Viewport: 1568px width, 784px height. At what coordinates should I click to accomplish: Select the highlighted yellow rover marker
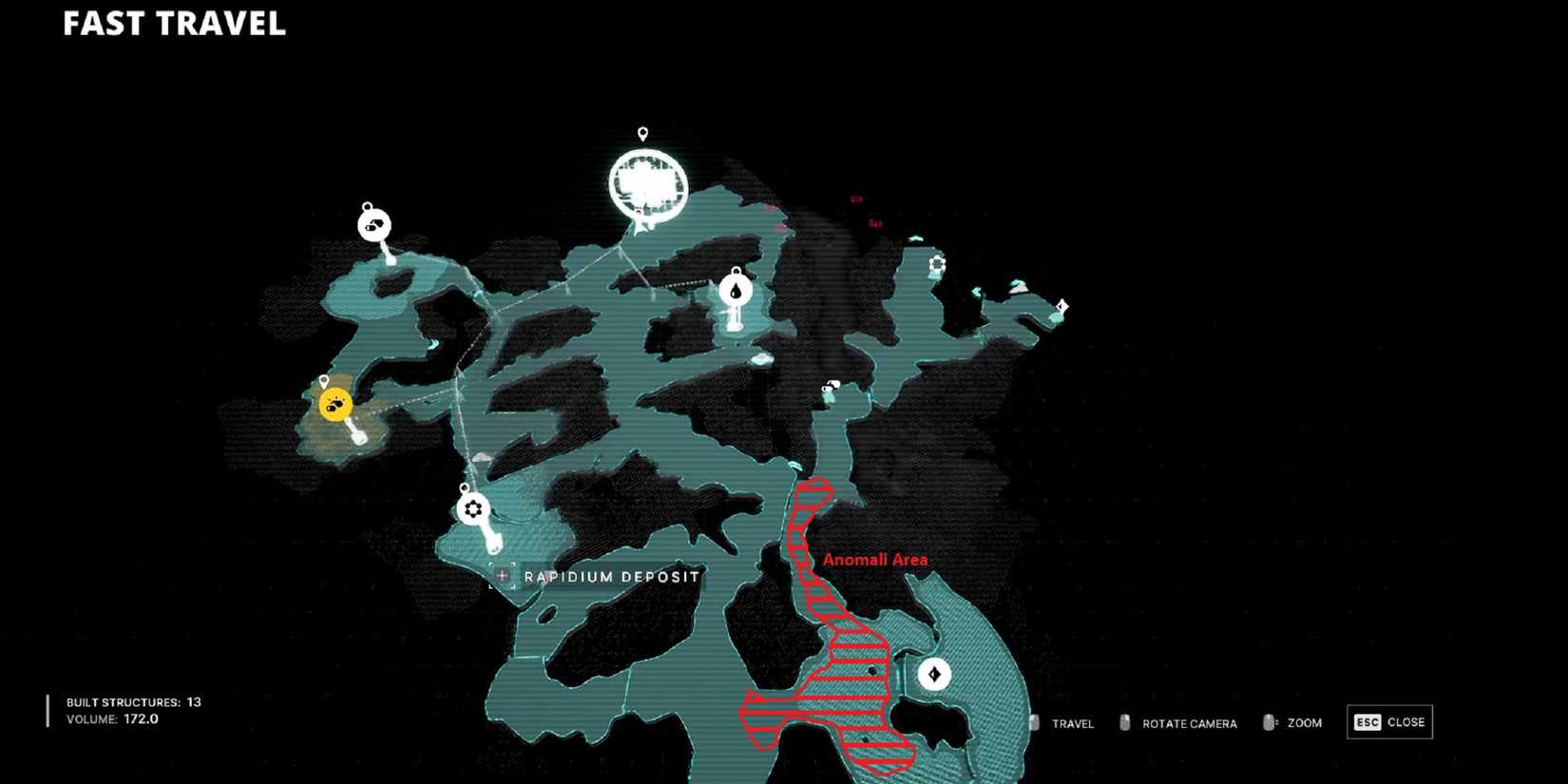coord(334,403)
